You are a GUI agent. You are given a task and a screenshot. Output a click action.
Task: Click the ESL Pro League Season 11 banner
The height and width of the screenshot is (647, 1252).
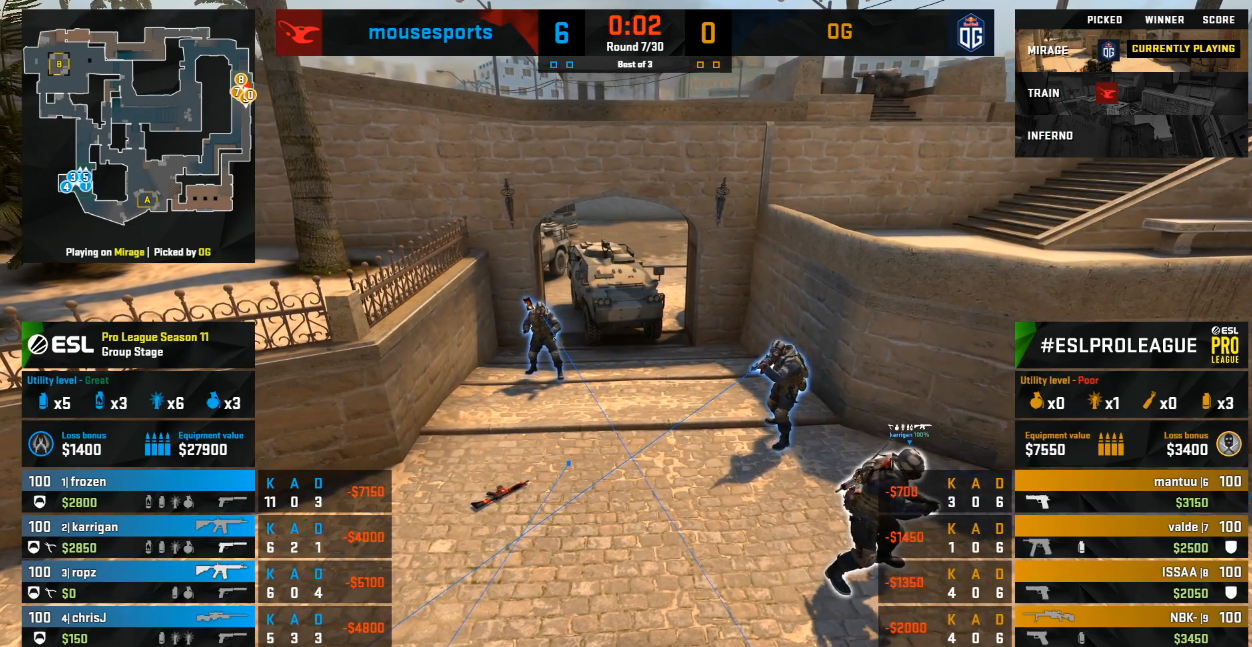[x=138, y=344]
